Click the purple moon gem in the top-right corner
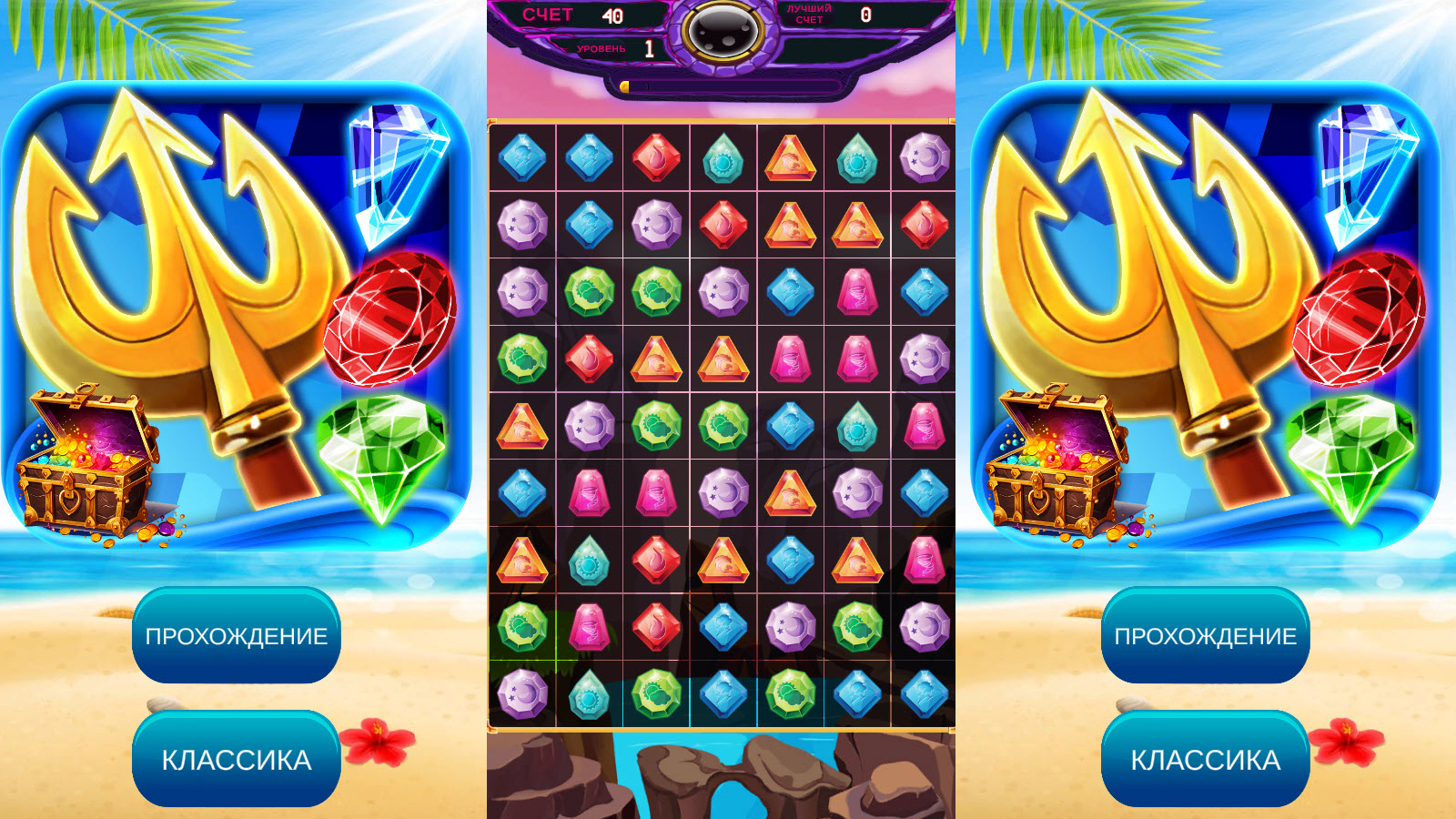The width and height of the screenshot is (1456, 819). [x=921, y=159]
